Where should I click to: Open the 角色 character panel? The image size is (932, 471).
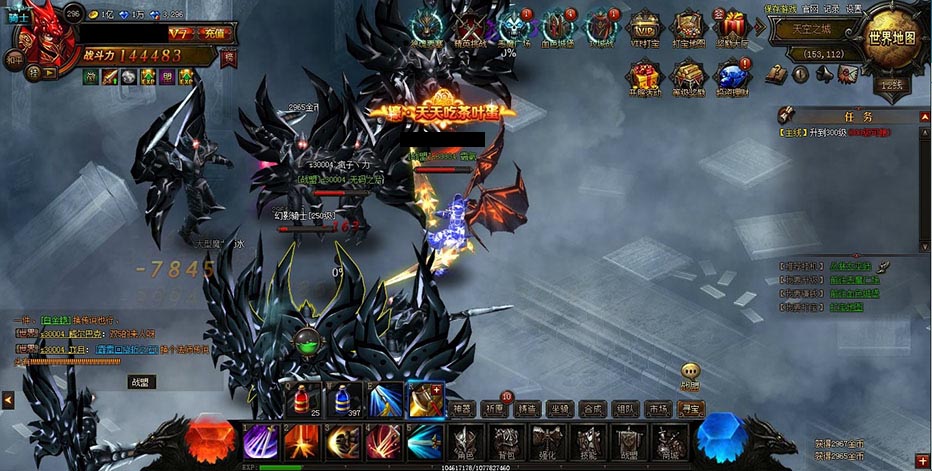464,443
